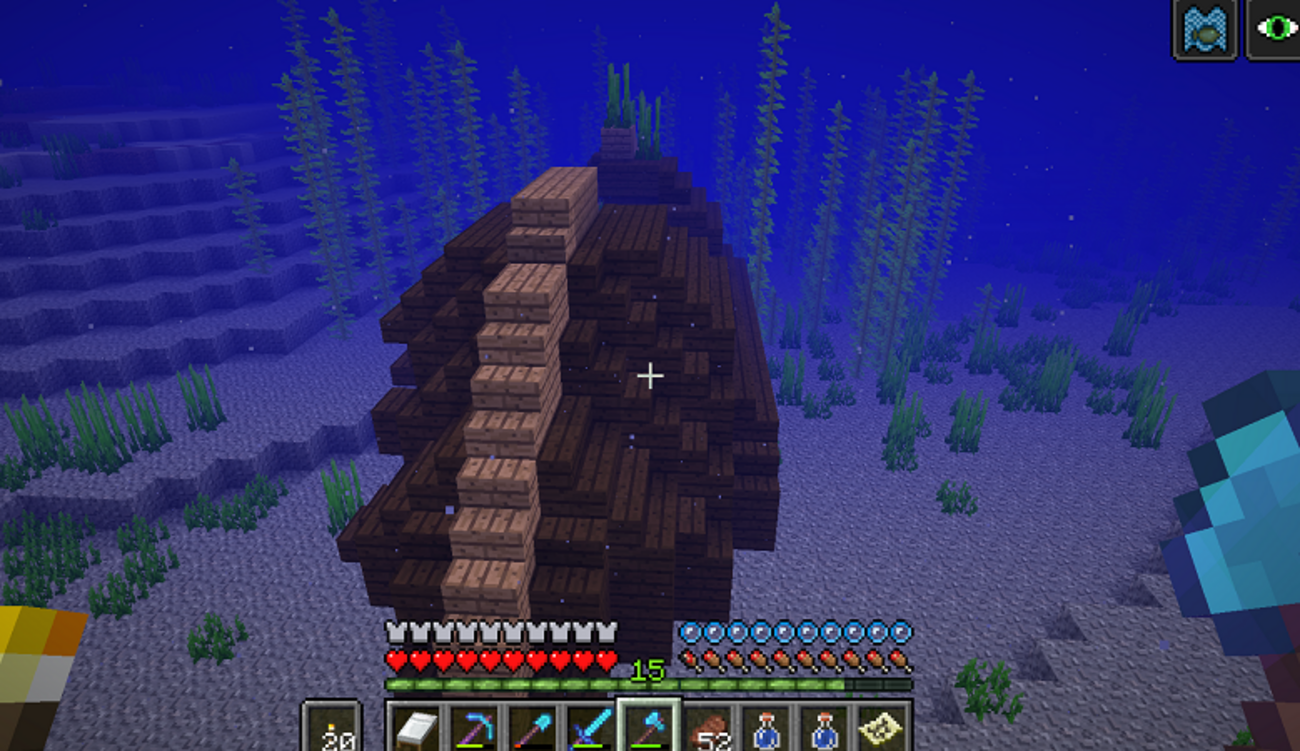The image size is (1300, 751).
Task: Click the off-hand torch slot
Action: click(x=332, y=729)
